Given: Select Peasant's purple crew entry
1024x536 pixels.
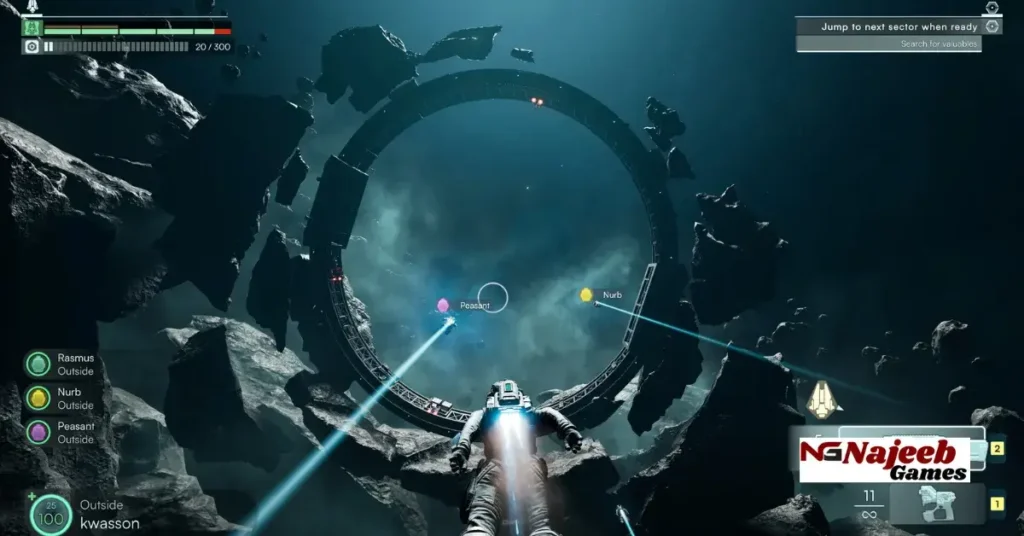Looking at the screenshot, I should click(x=39, y=432).
